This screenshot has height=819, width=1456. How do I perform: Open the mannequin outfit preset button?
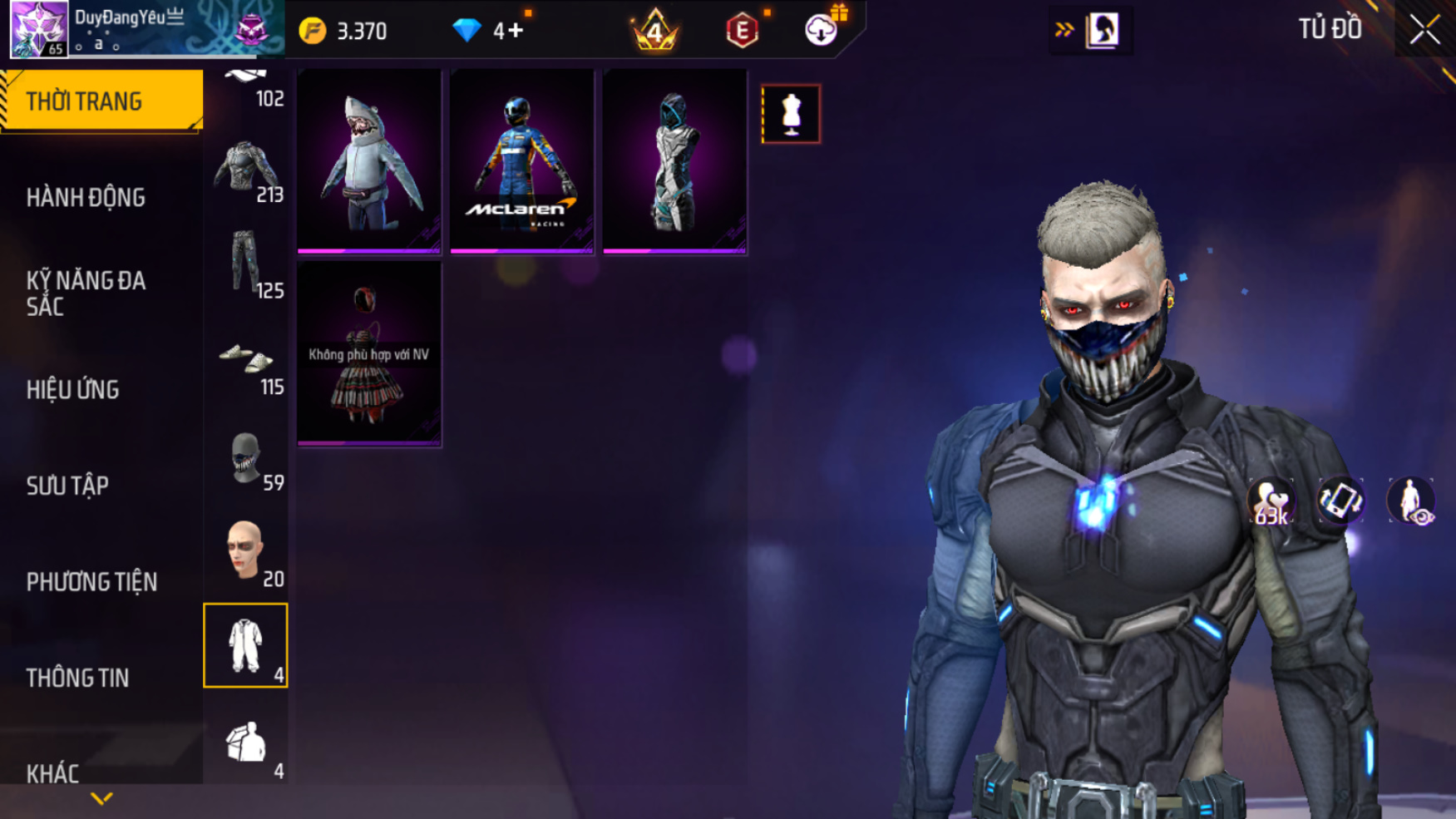pos(790,114)
